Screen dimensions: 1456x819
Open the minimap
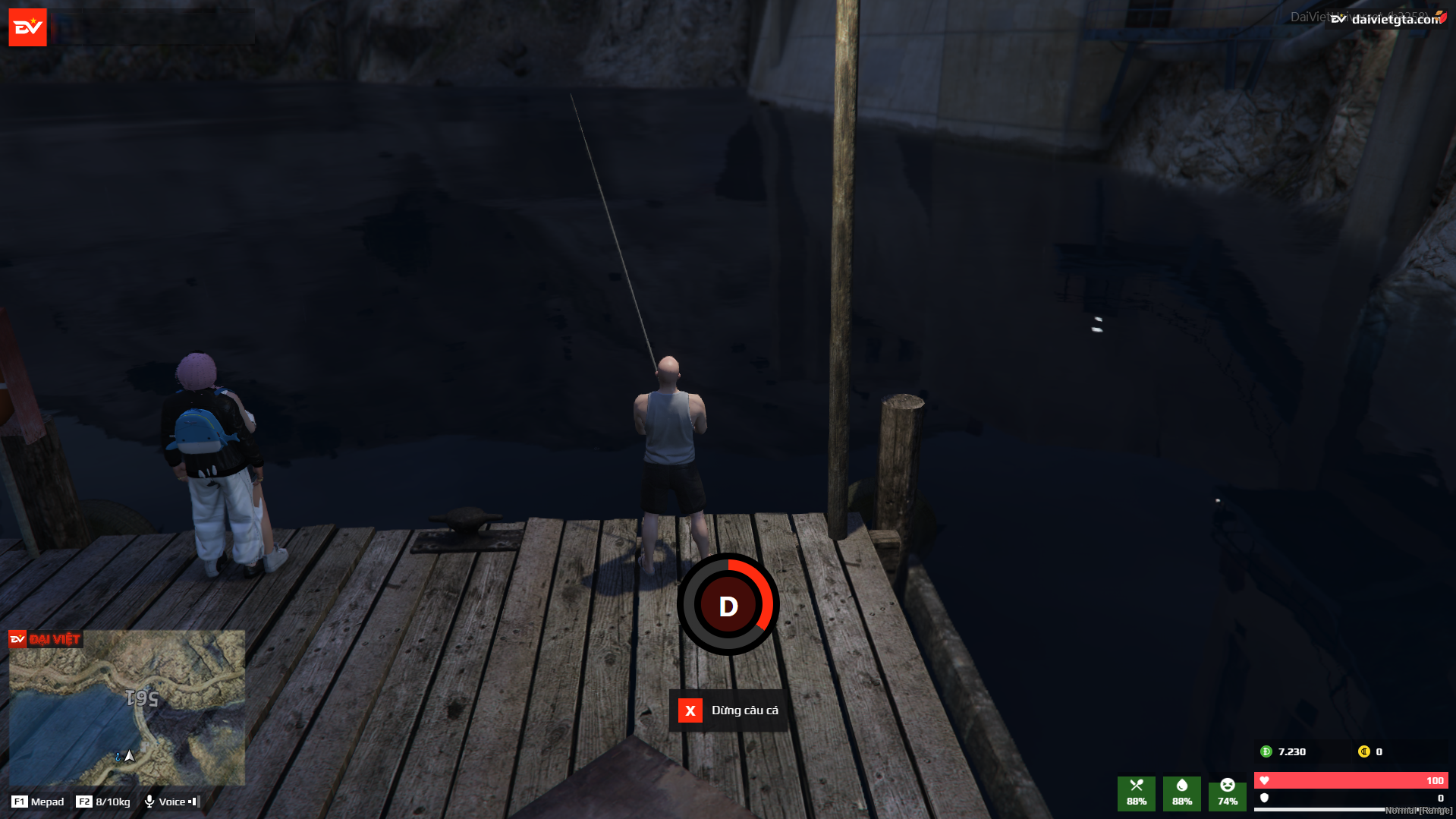127,707
